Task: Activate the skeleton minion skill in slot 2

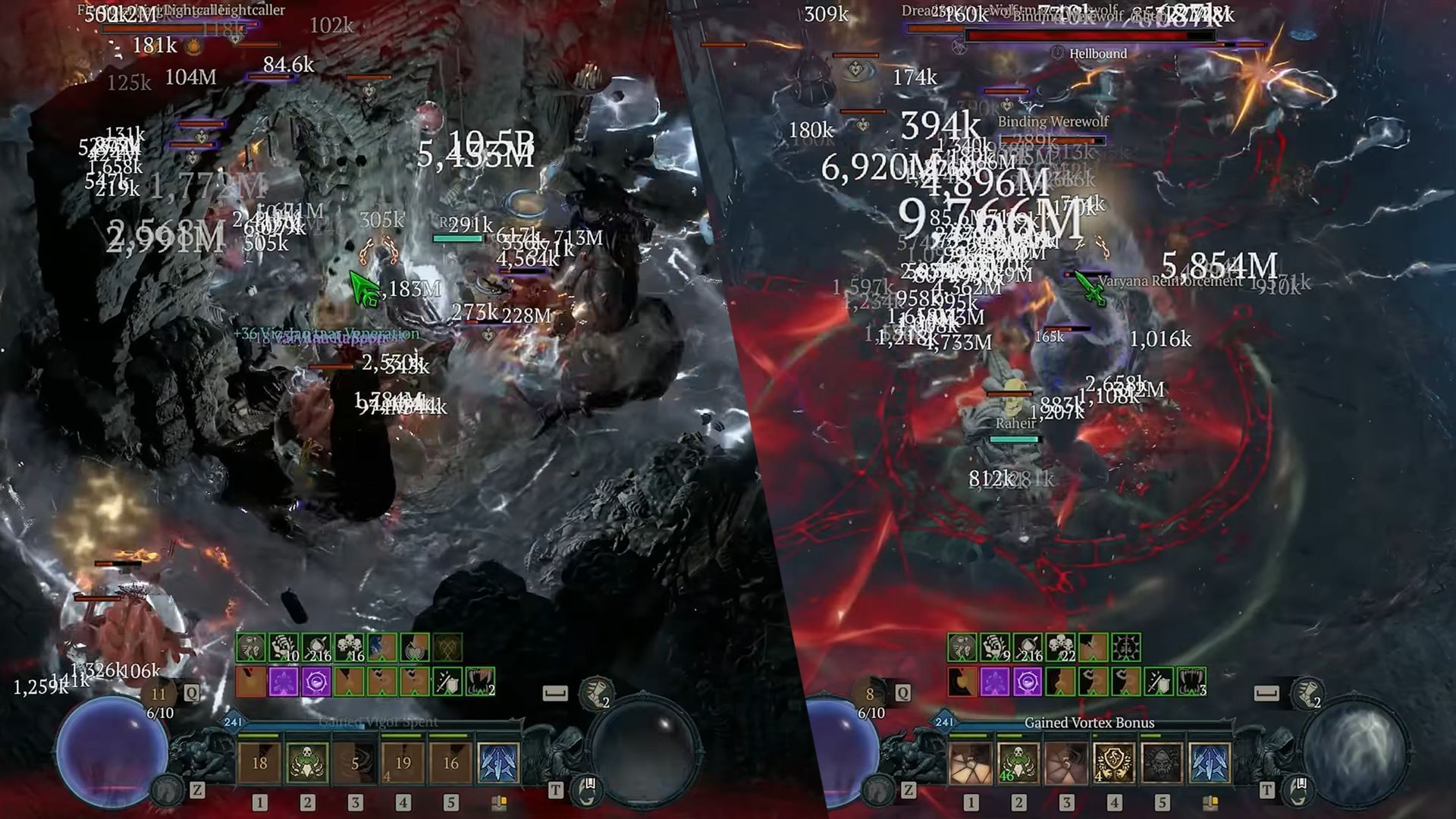Action: [x=307, y=764]
